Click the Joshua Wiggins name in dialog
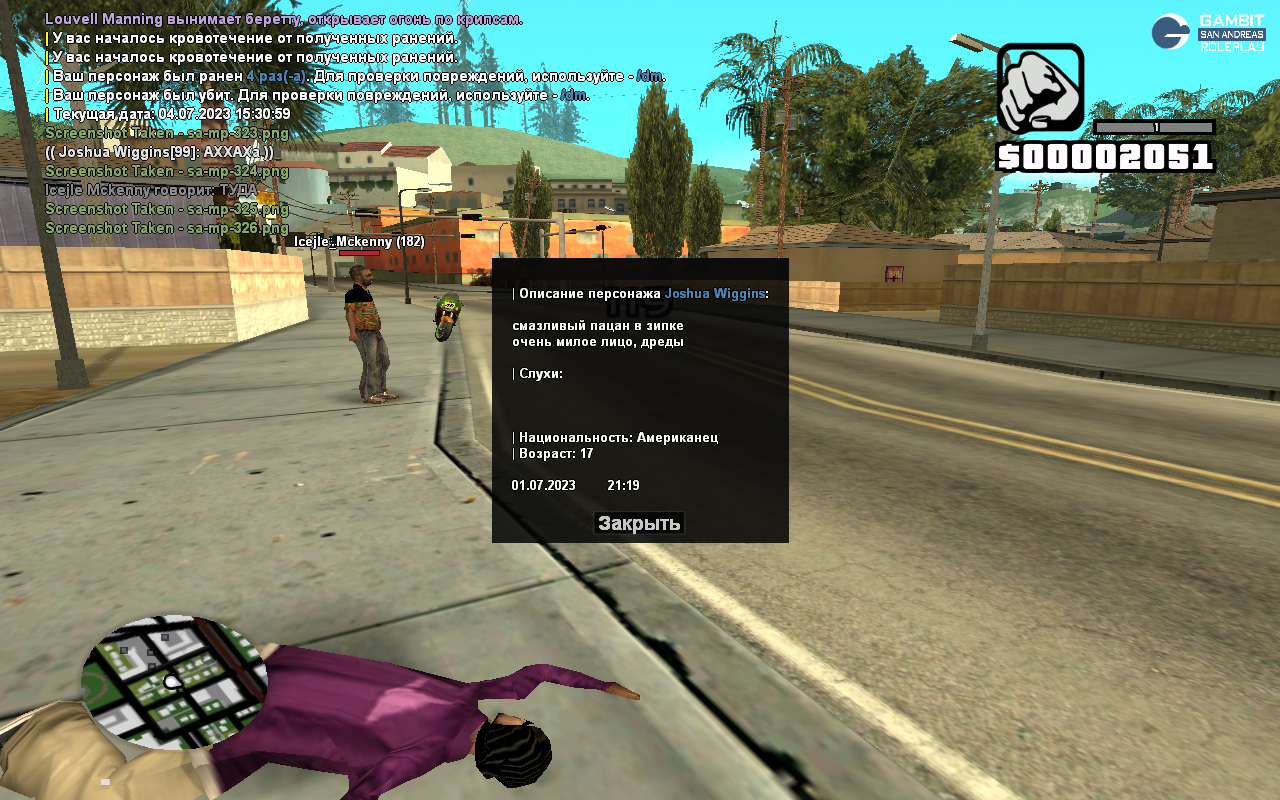Image resolution: width=1280 pixels, height=800 pixels. (x=714, y=294)
